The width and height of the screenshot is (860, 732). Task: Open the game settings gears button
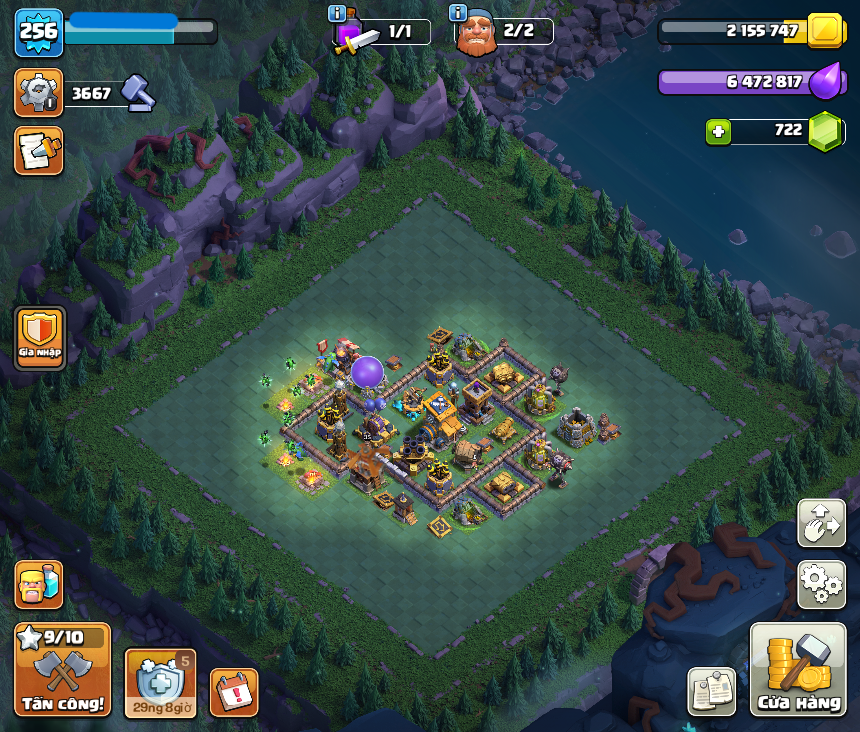[821, 585]
